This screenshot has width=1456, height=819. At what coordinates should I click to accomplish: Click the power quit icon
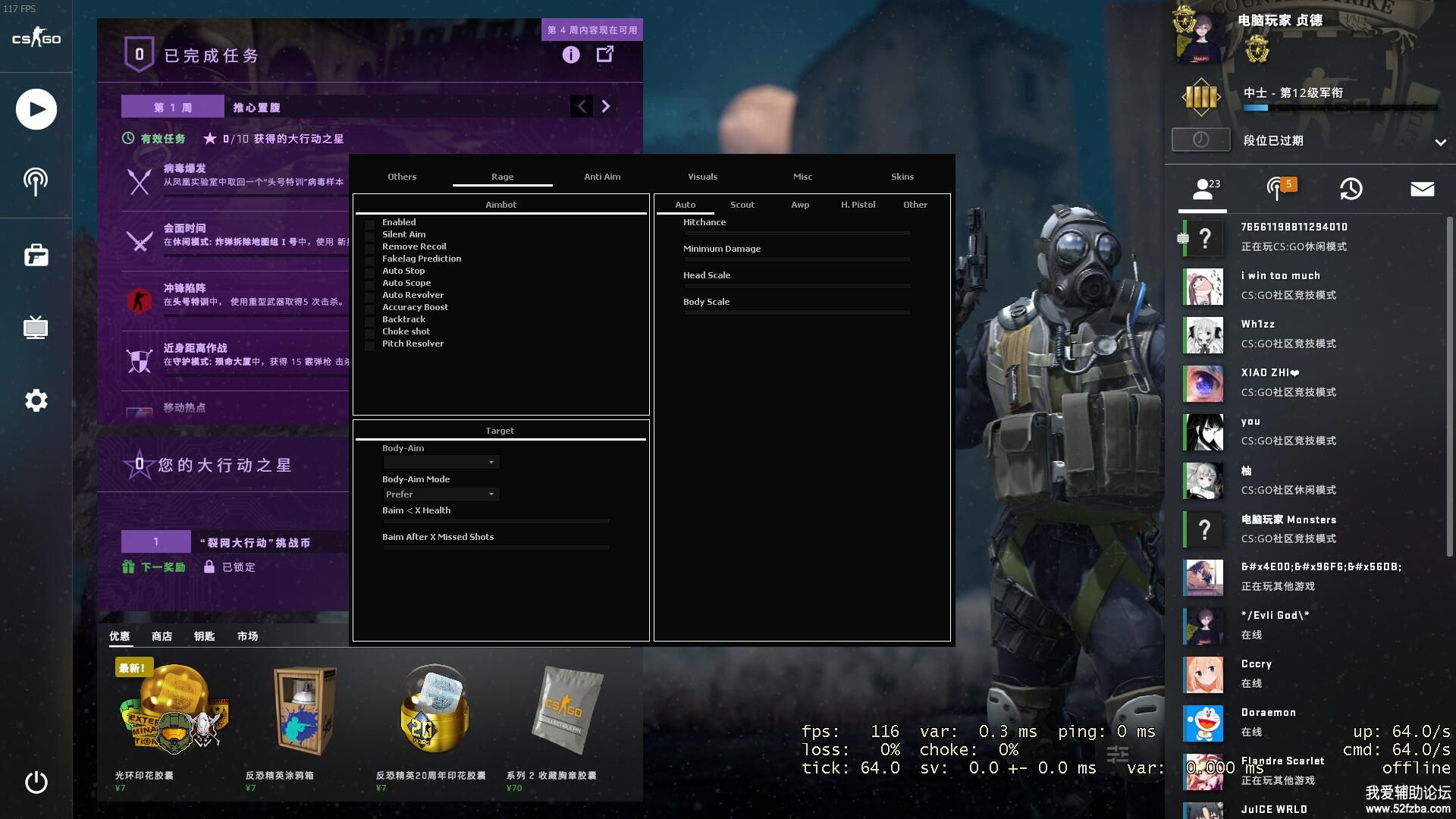(x=36, y=782)
